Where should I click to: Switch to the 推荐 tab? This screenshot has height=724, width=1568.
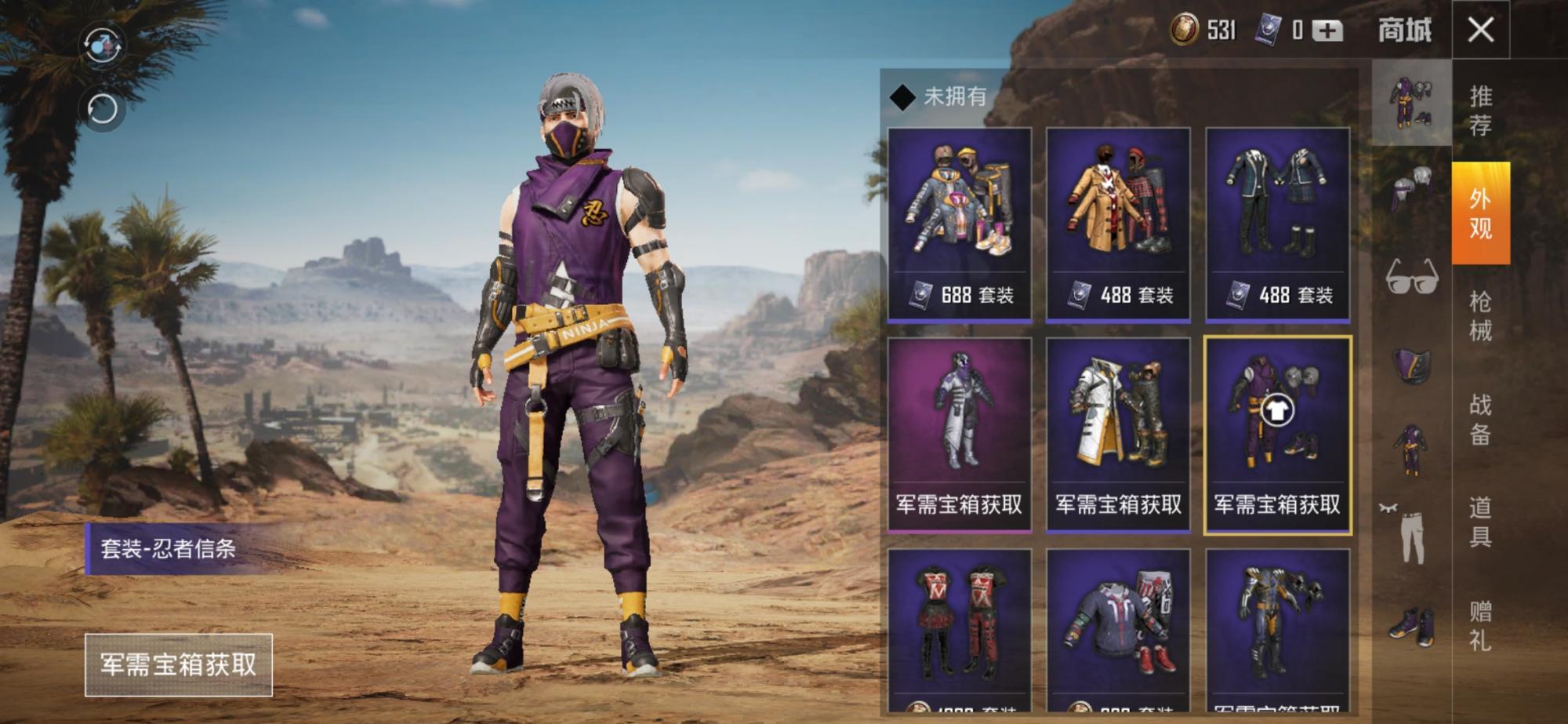click(x=1480, y=111)
